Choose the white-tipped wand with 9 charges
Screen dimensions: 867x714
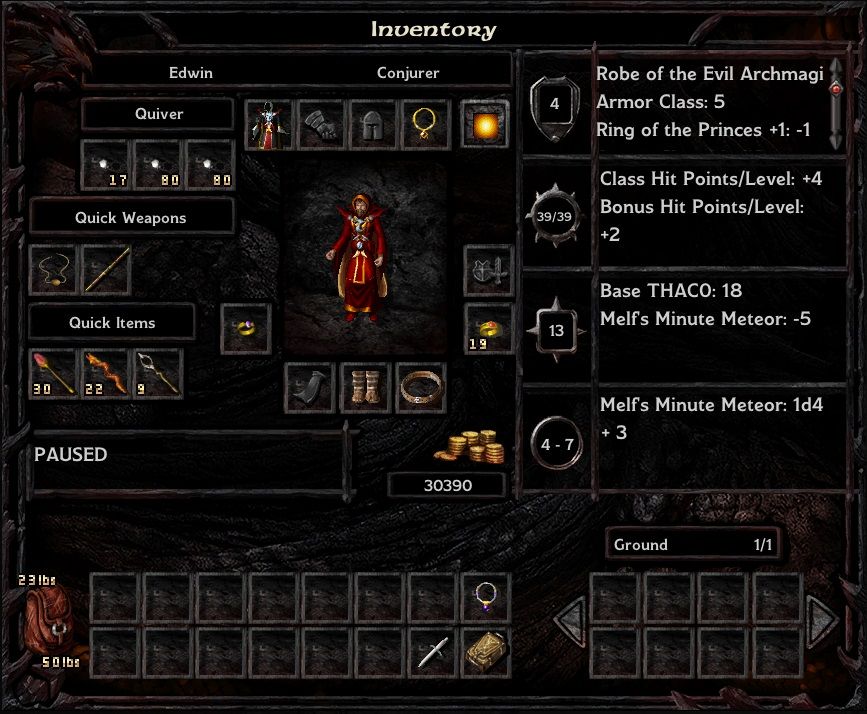point(158,372)
